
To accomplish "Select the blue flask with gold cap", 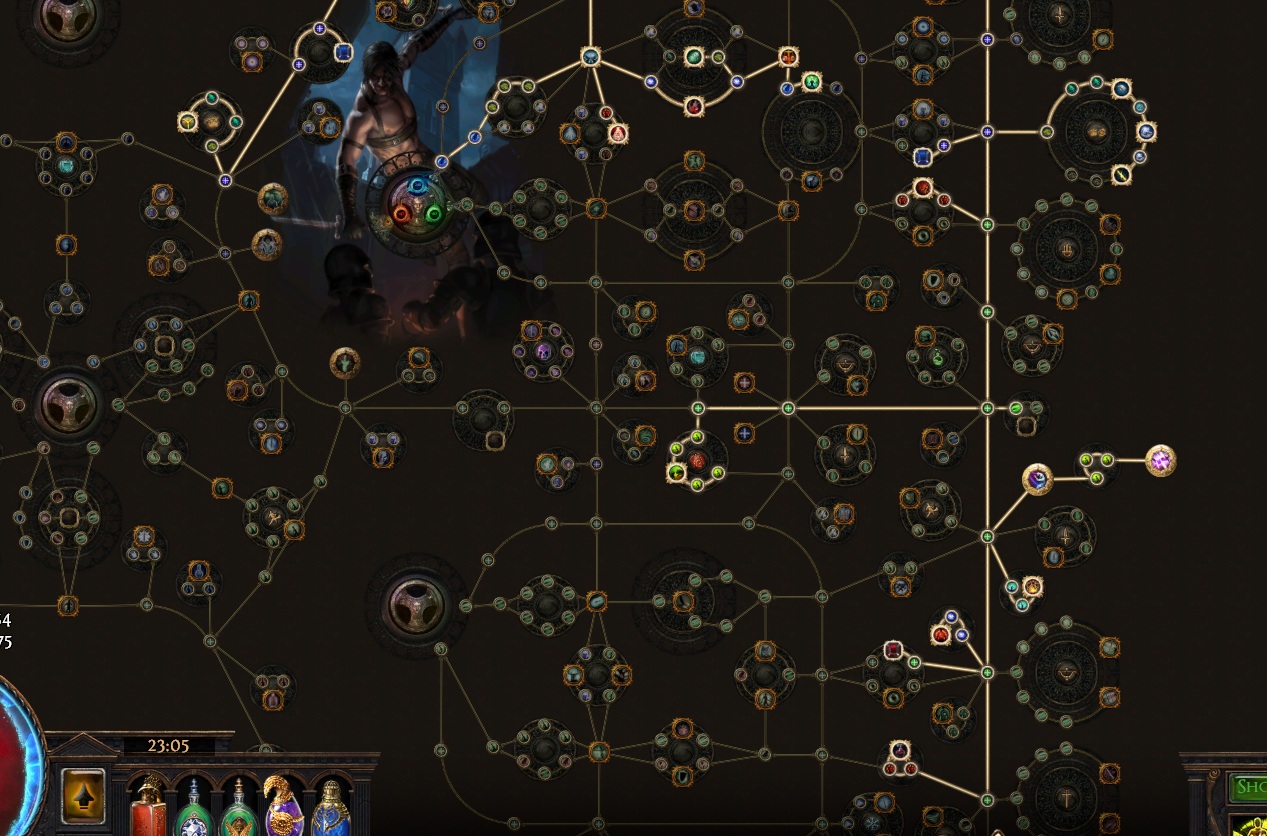I will click(329, 808).
